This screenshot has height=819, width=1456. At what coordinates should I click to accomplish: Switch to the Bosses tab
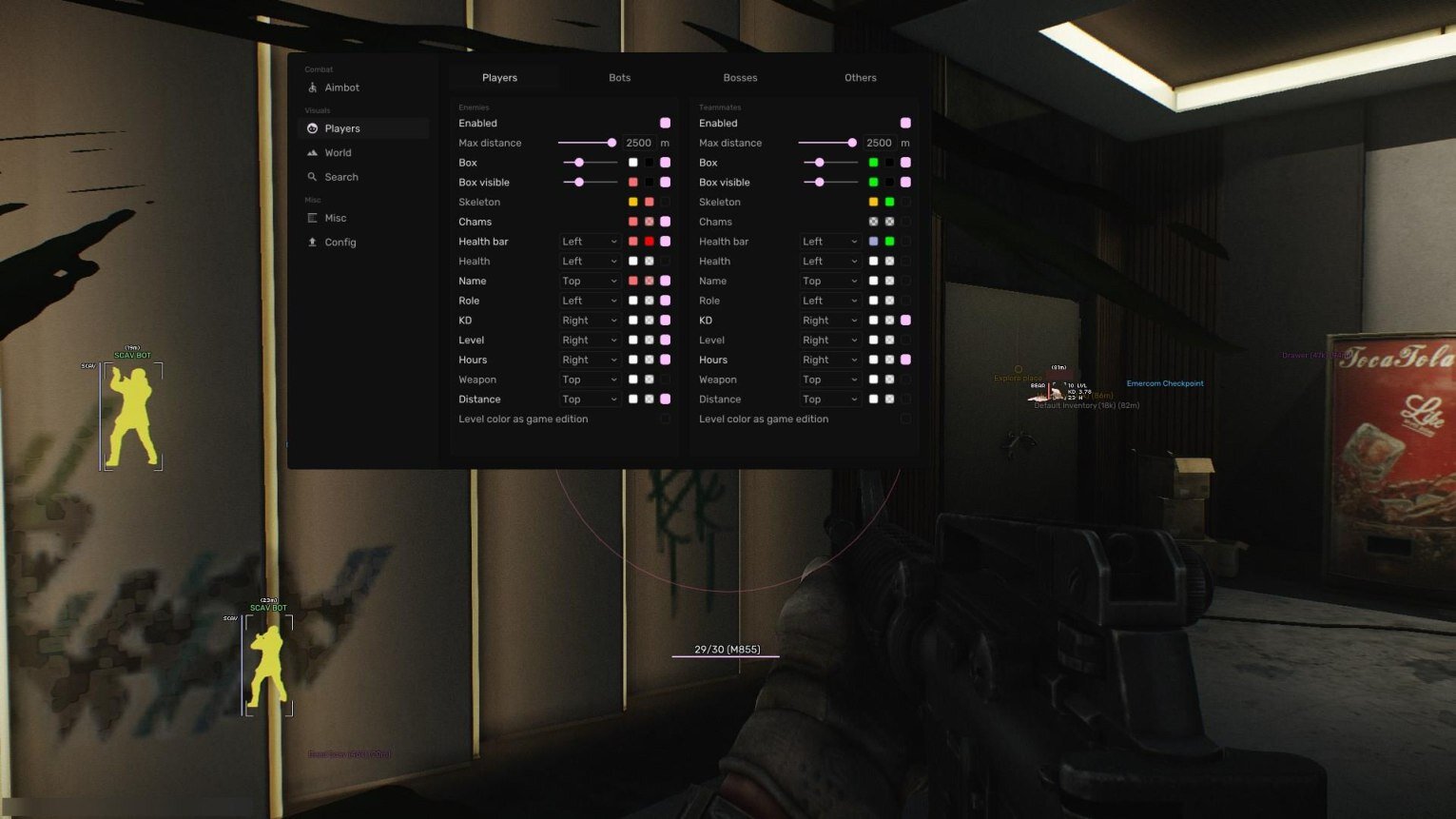740,78
